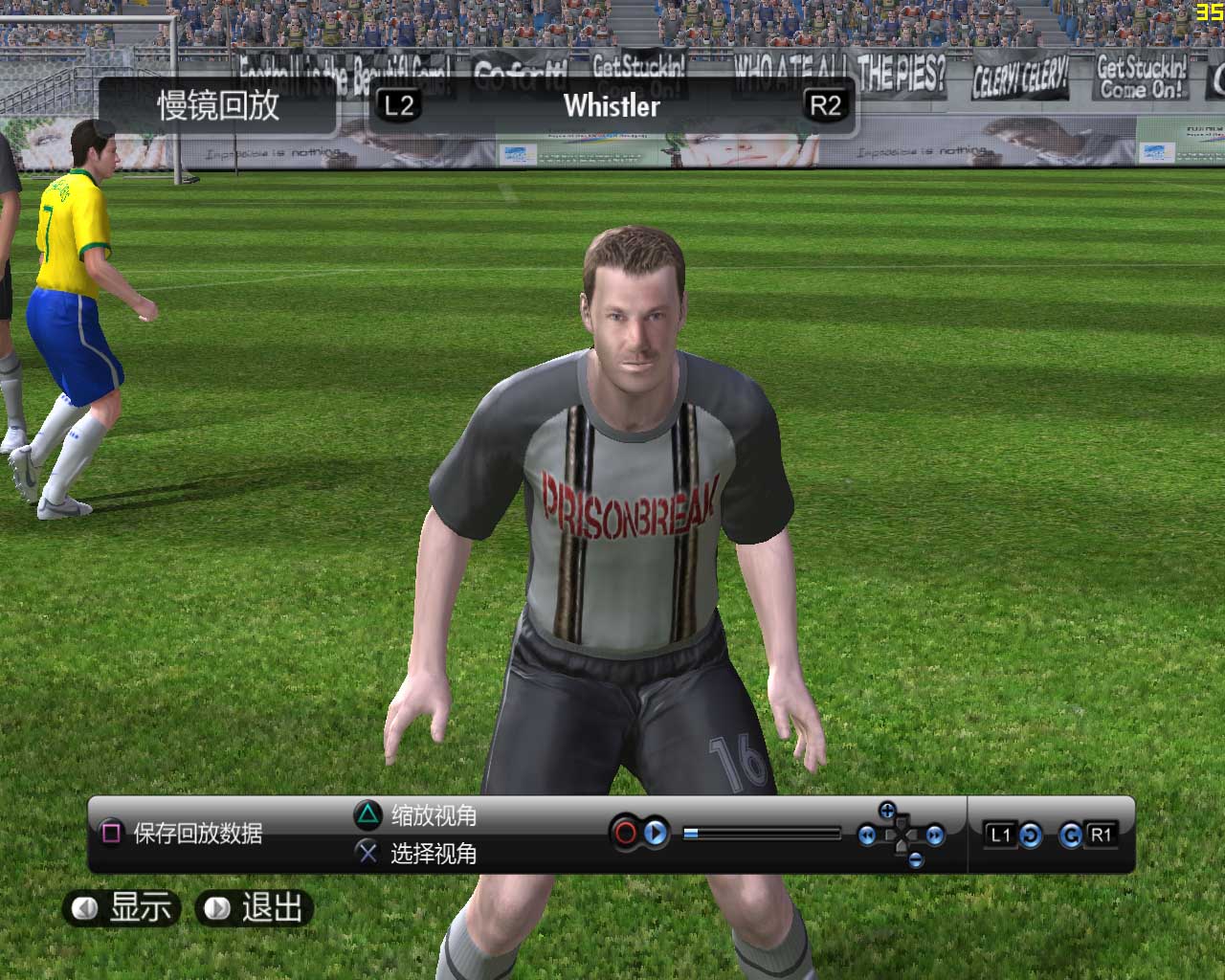Image resolution: width=1225 pixels, height=980 pixels.
Task: Rotate camera with the arrow beside L1
Action: tap(1030, 835)
